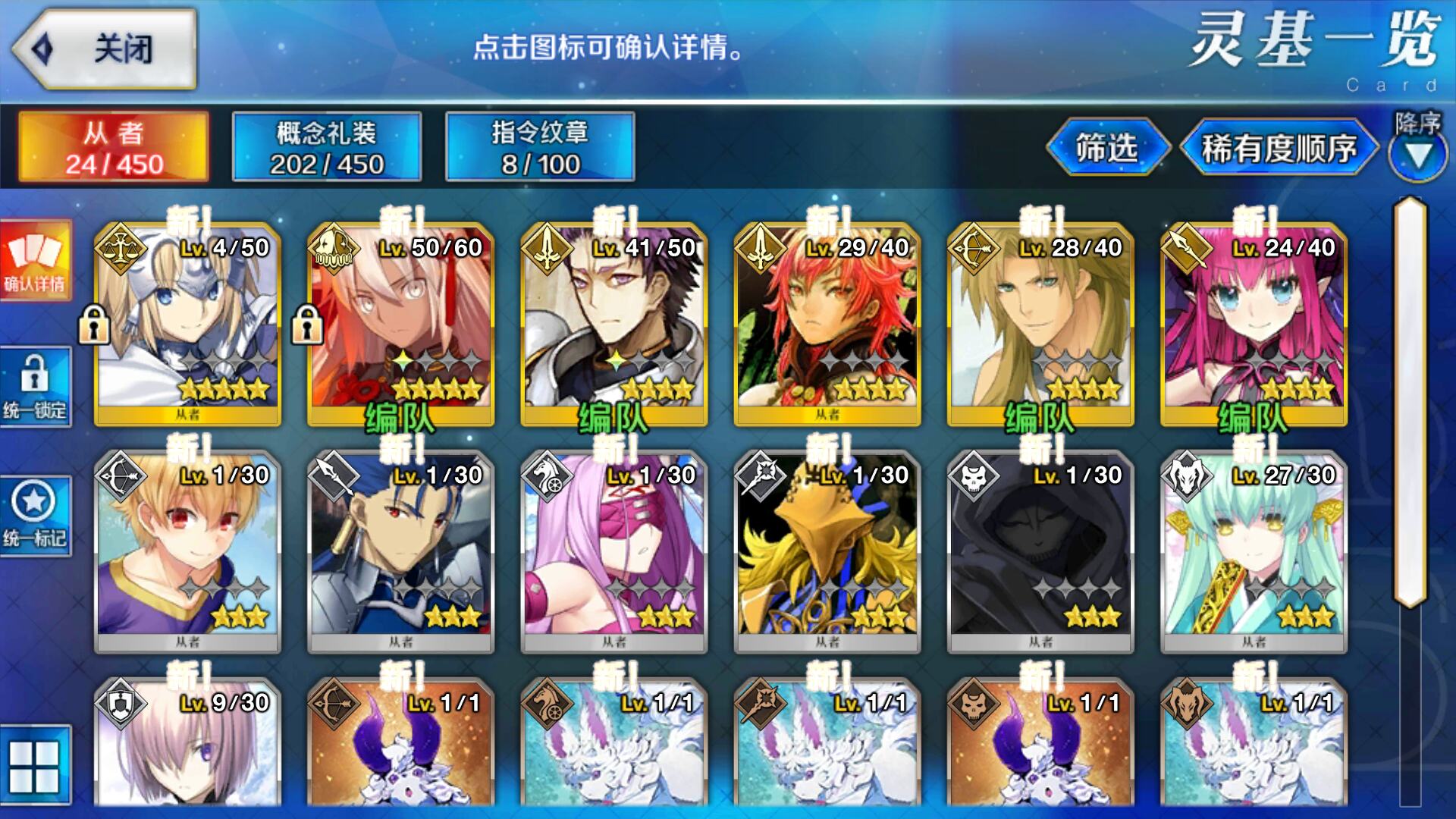Select the 确认详情 confirm details mode
The width and height of the screenshot is (1456, 819).
click(x=36, y=260)
